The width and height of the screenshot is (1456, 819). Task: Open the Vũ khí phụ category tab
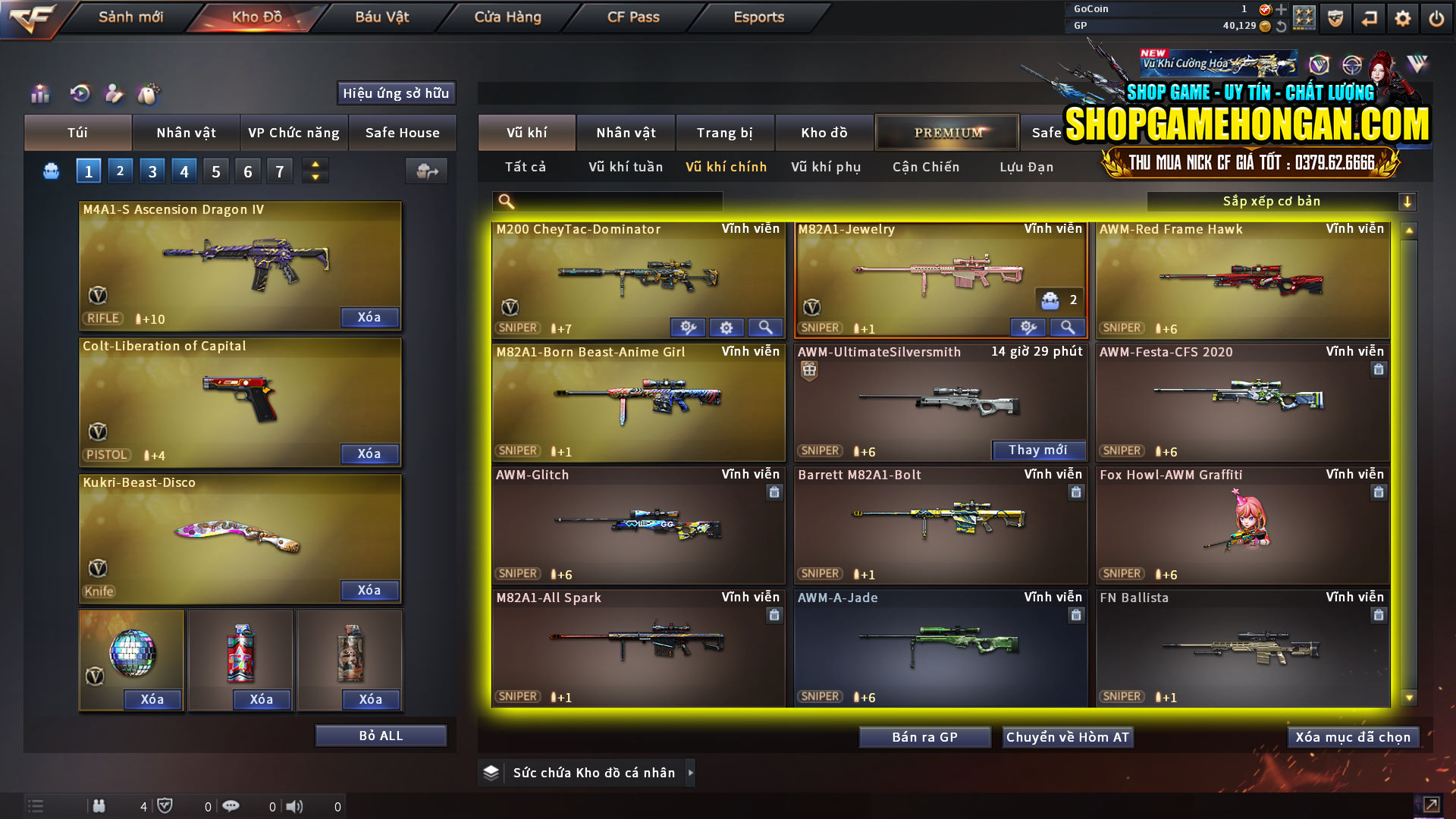pyautogui.click(x=827, y=167)
